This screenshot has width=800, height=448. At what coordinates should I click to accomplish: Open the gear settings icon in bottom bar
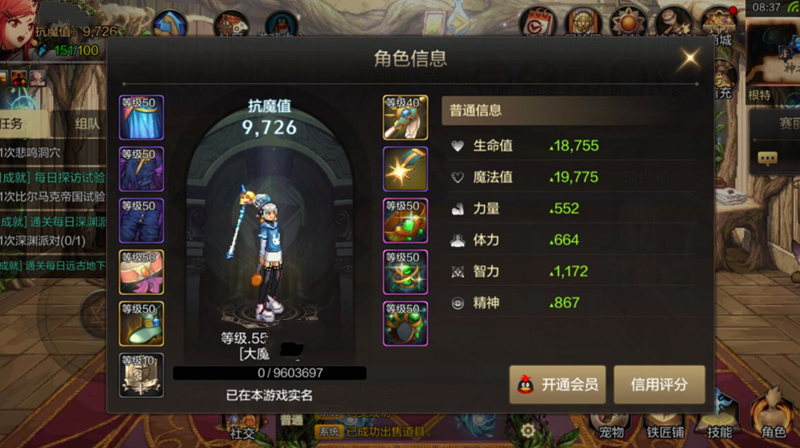point(527,430)
